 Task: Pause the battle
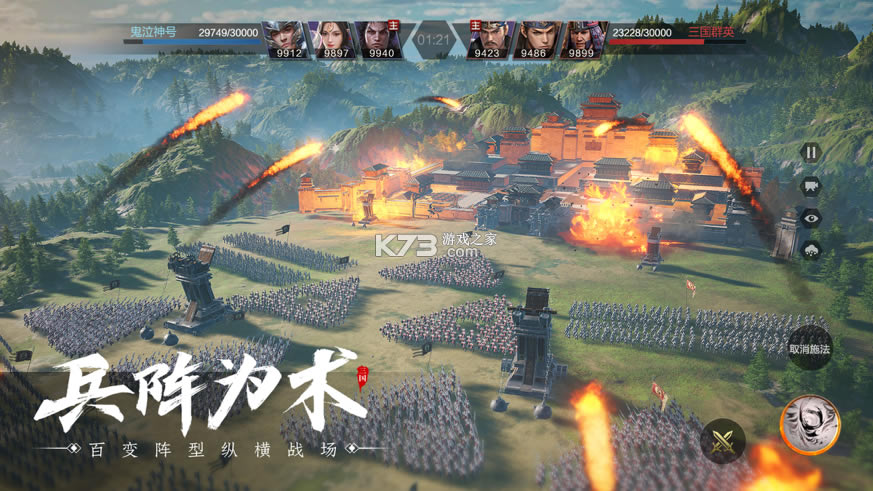811,153
